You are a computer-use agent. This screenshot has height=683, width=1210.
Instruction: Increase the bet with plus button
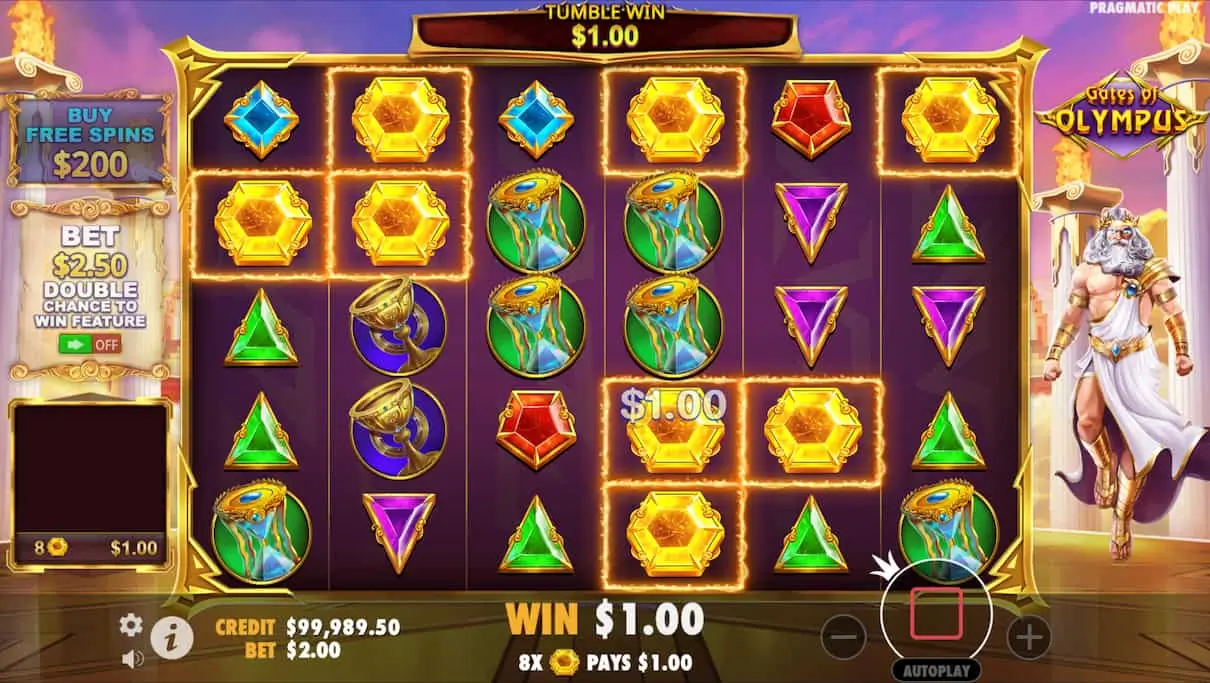[1028, 635]
